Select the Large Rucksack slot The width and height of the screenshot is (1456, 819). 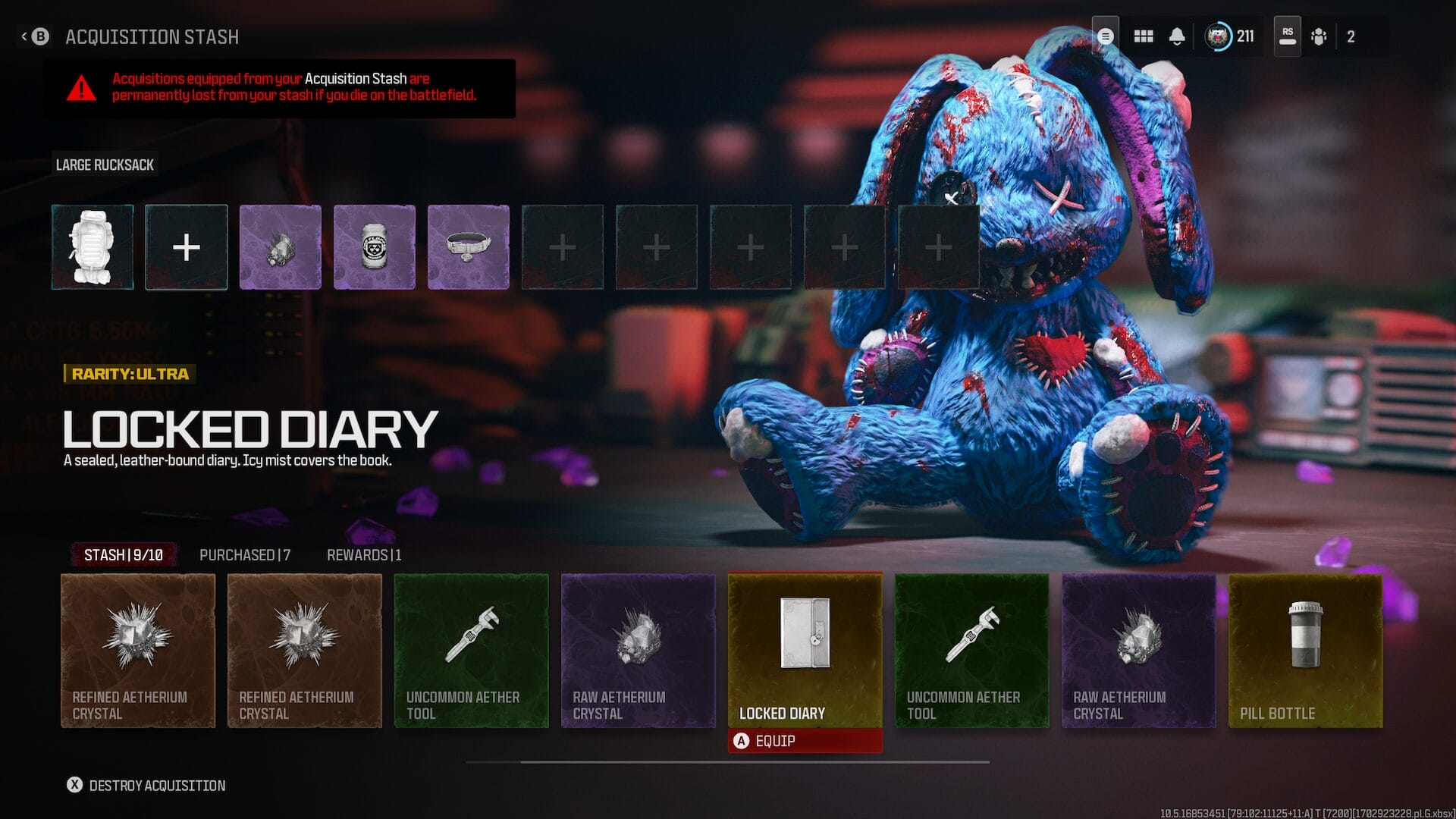[x=93, y=247]
